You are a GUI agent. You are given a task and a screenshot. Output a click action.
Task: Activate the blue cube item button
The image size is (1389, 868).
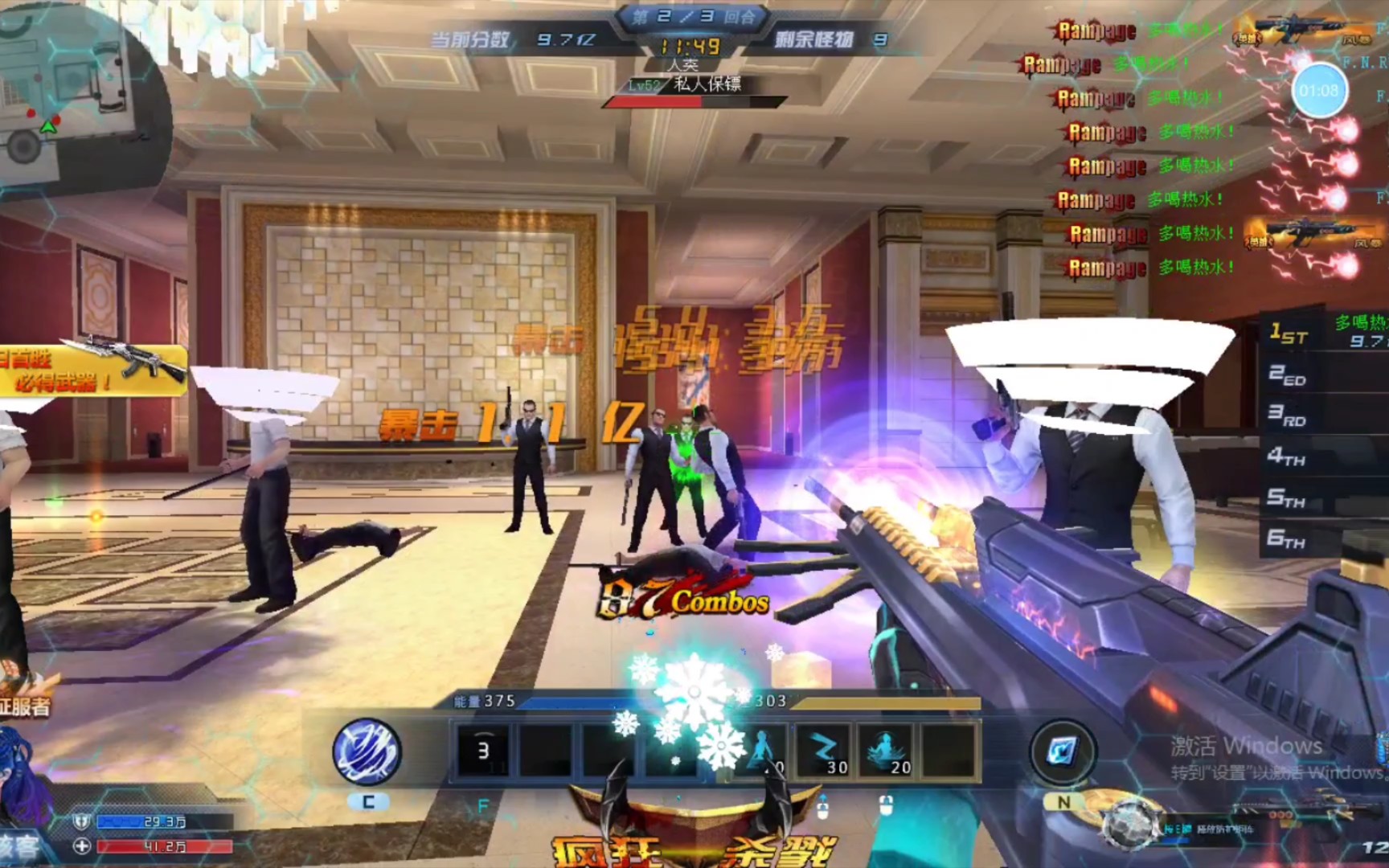tap(1063, 752)
